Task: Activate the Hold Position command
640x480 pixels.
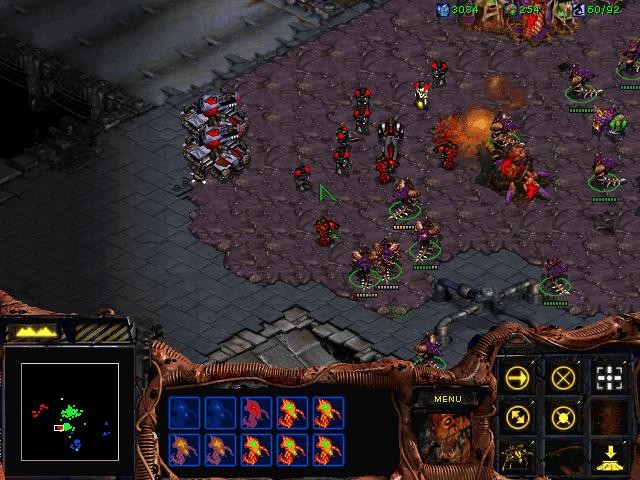Action: pyautogui.click(x=564, y=417)
